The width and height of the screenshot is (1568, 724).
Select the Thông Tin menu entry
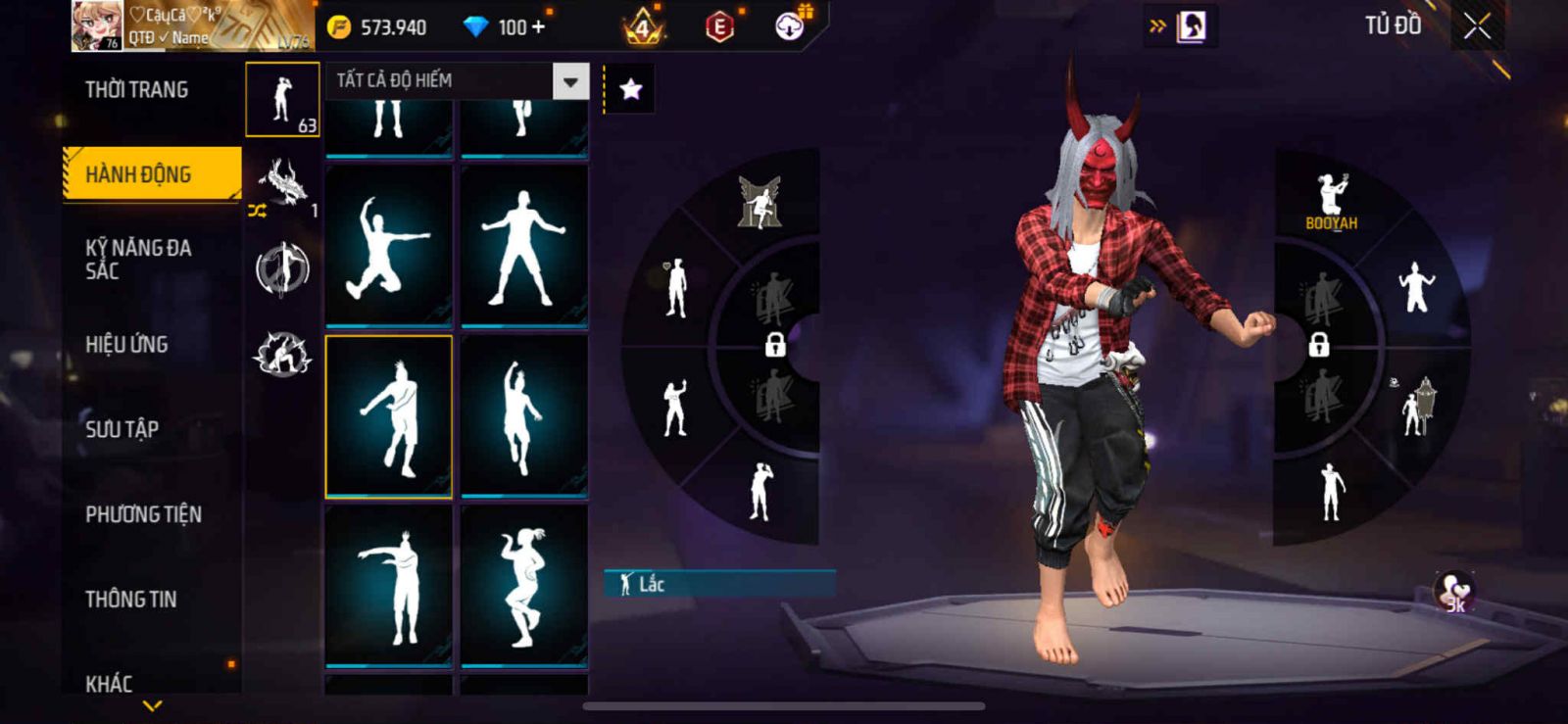click(x=130, y=599)
